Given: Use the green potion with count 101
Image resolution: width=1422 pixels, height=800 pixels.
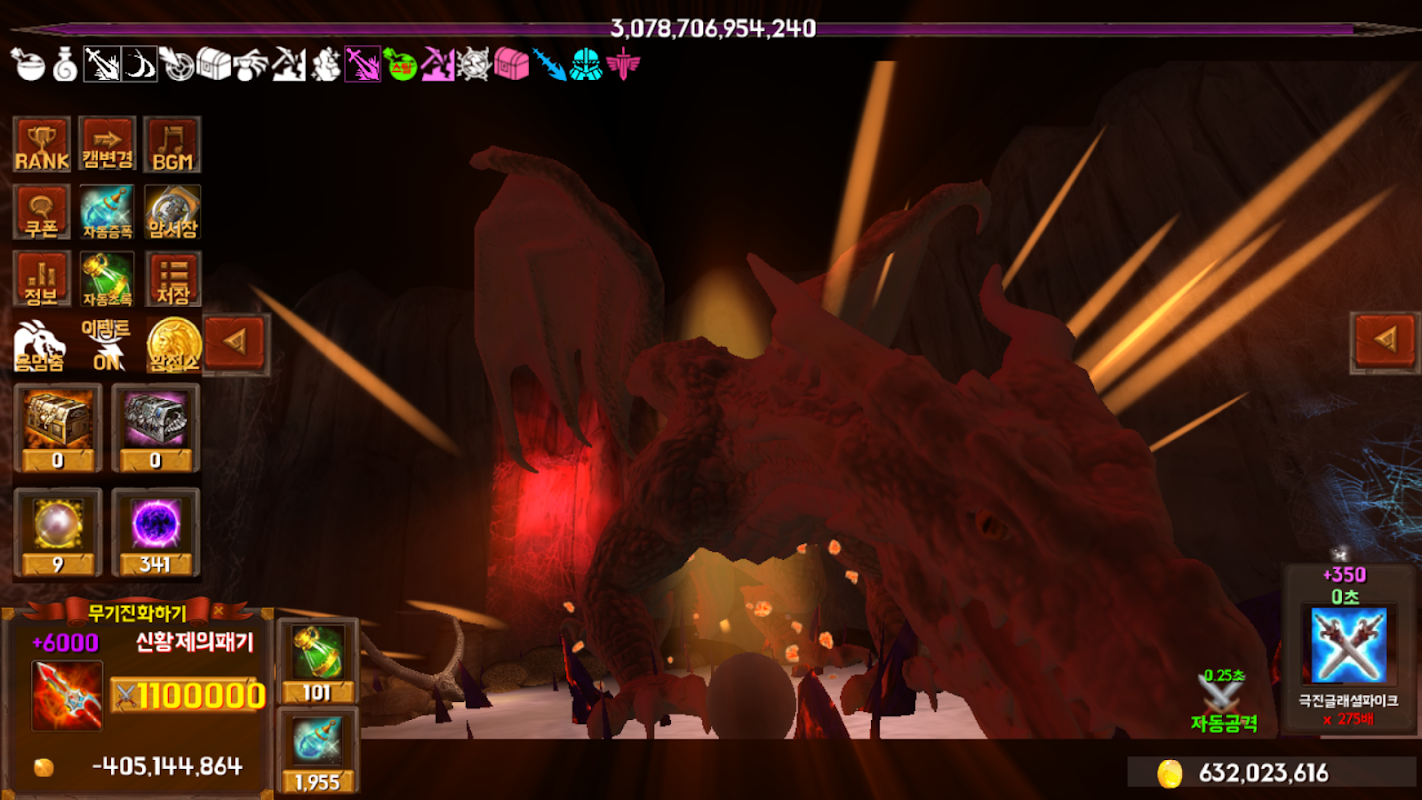Looking at the screenshot, I should coord(317,661).
